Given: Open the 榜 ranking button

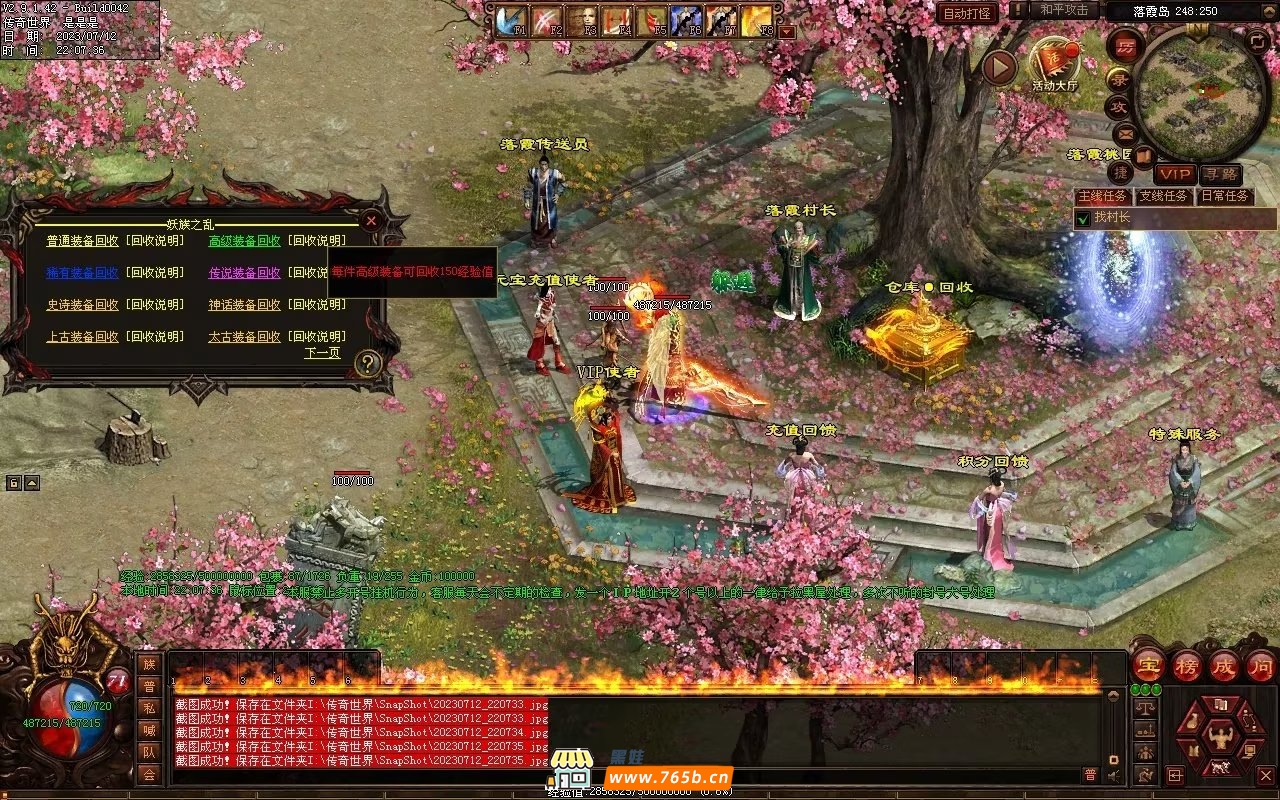Looking at the screenshot, I should tap(1187, 665).
